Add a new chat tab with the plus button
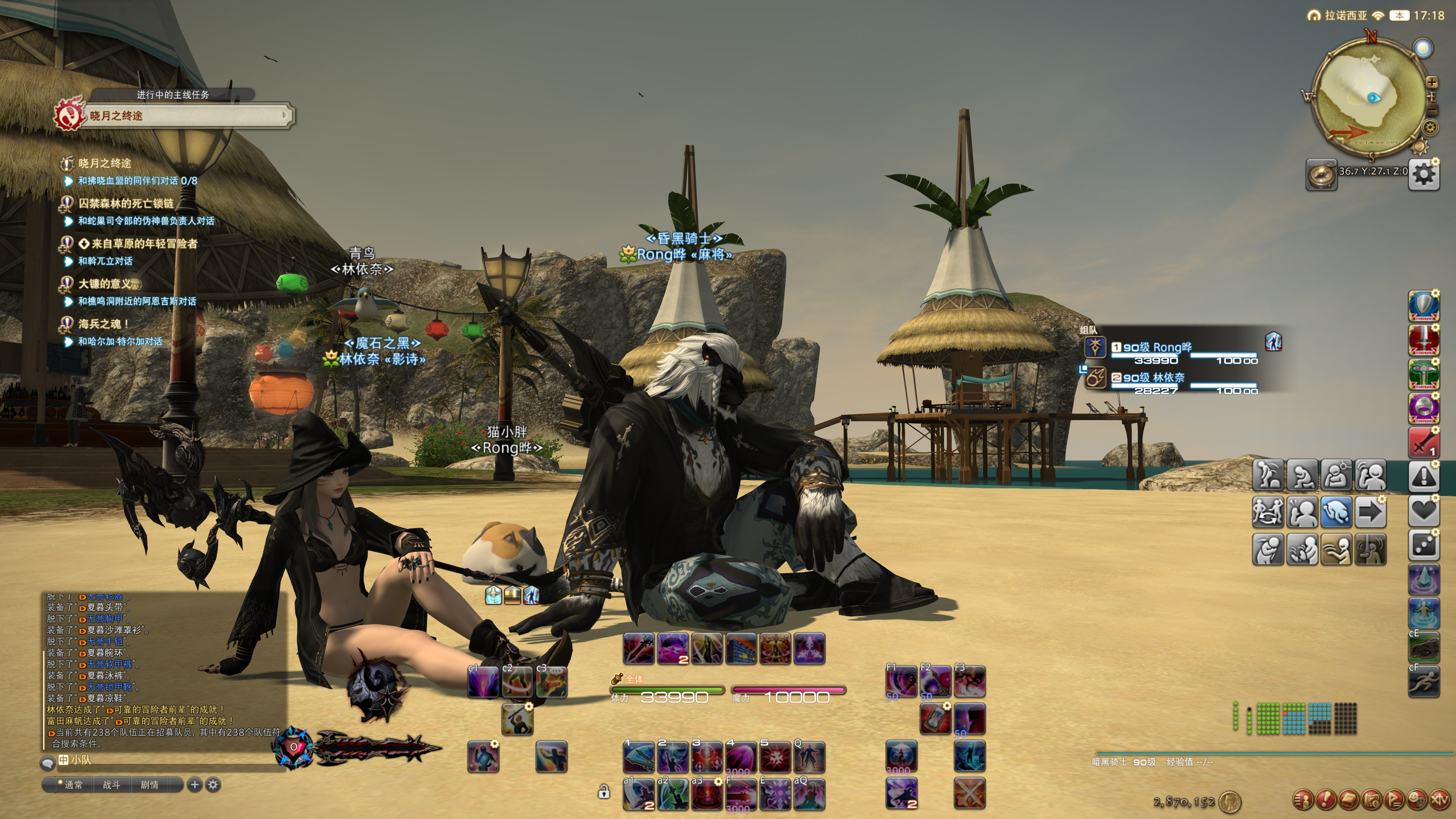 pyautogui.click(x=195, y=784)
